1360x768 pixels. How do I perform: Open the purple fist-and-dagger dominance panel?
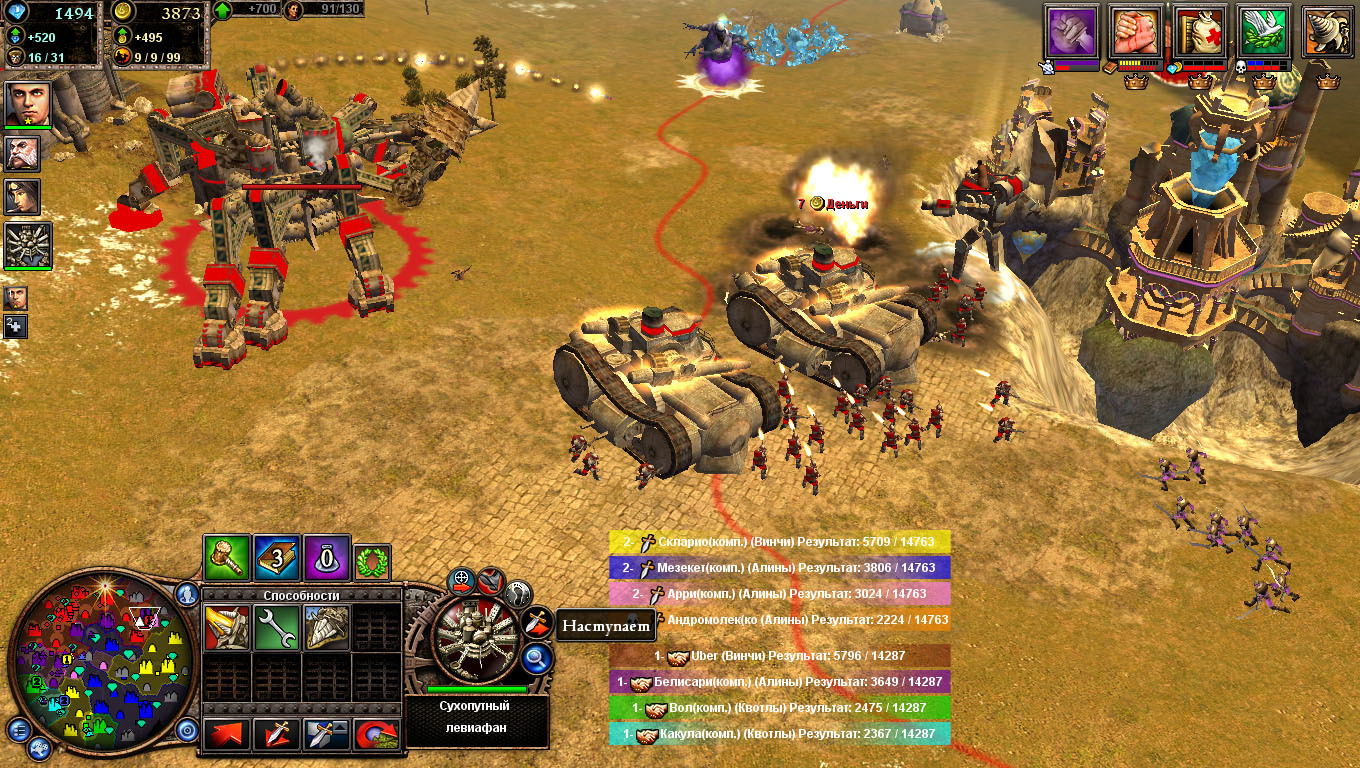point(1072,32)
